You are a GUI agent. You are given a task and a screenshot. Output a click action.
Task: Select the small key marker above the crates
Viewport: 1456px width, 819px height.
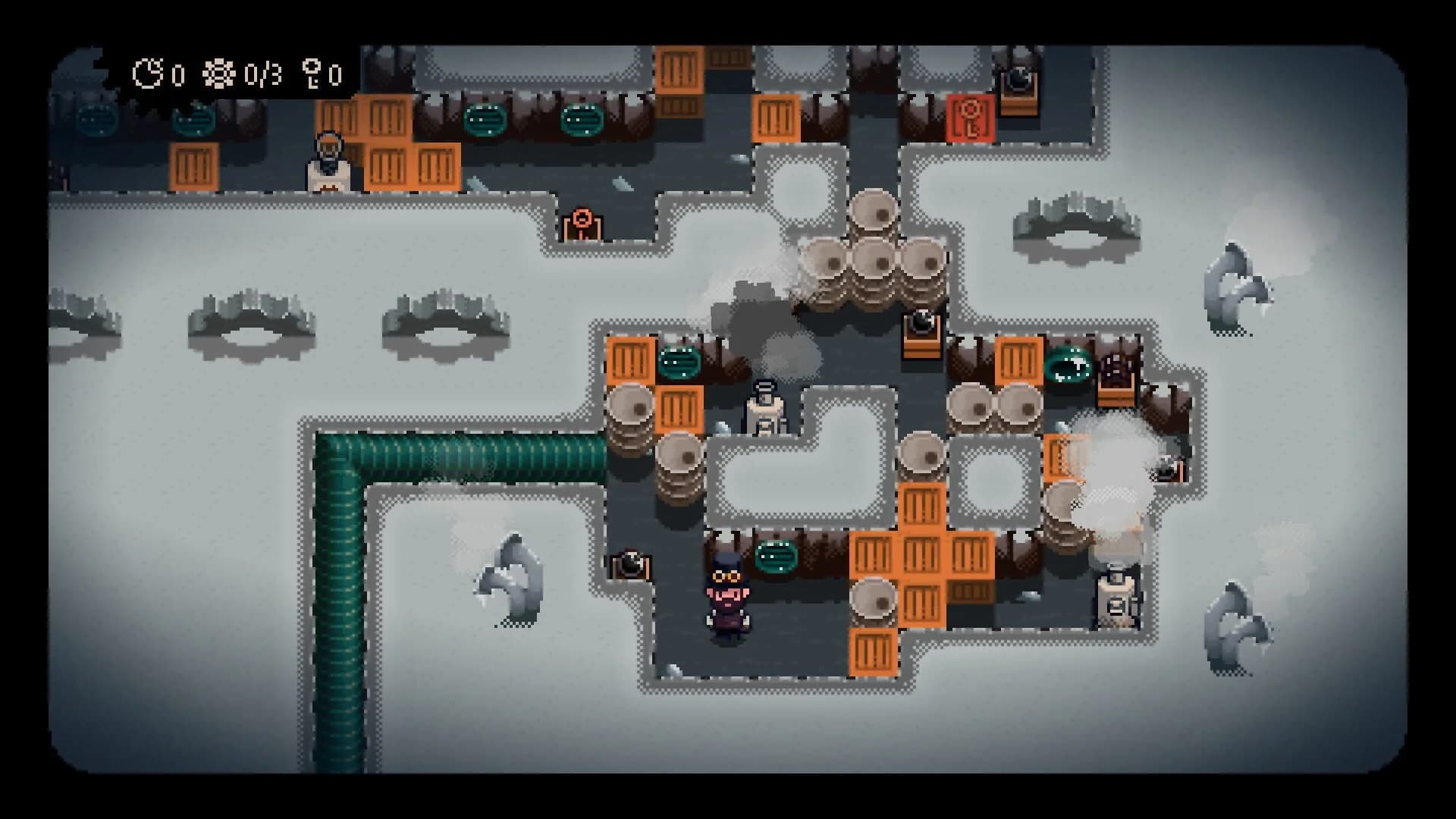tap(583, 224)
